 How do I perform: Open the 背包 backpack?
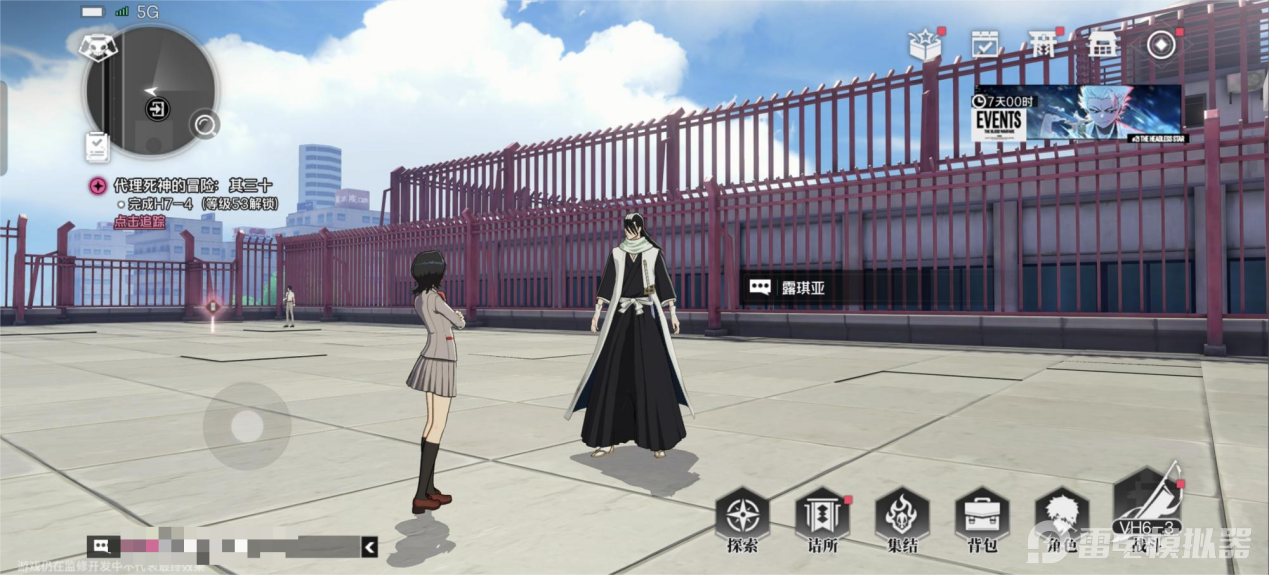[981, 517]
